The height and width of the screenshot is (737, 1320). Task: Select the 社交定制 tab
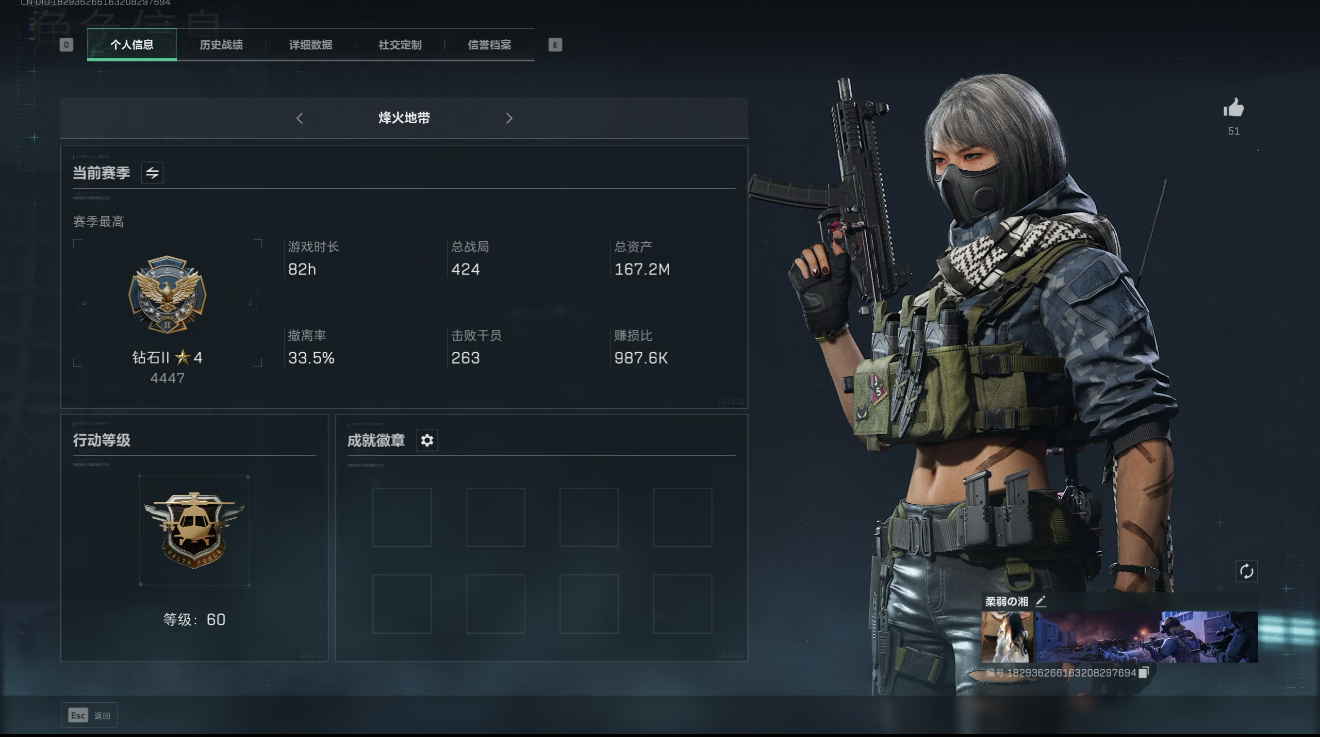click(x=400, y=45)
